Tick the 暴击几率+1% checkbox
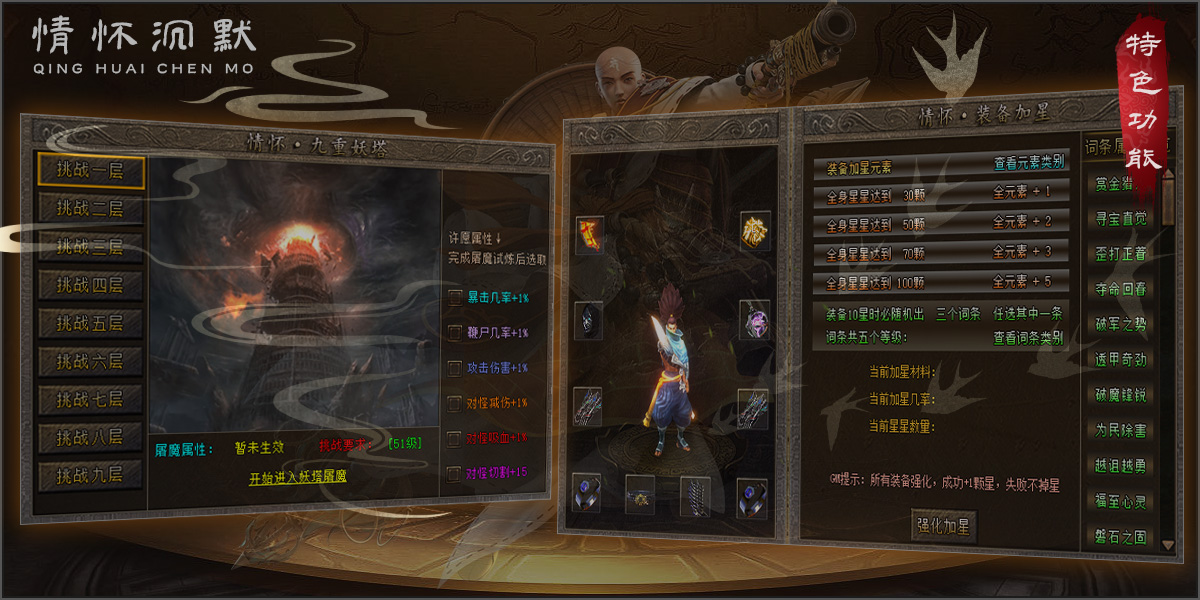 coord(455,297)
